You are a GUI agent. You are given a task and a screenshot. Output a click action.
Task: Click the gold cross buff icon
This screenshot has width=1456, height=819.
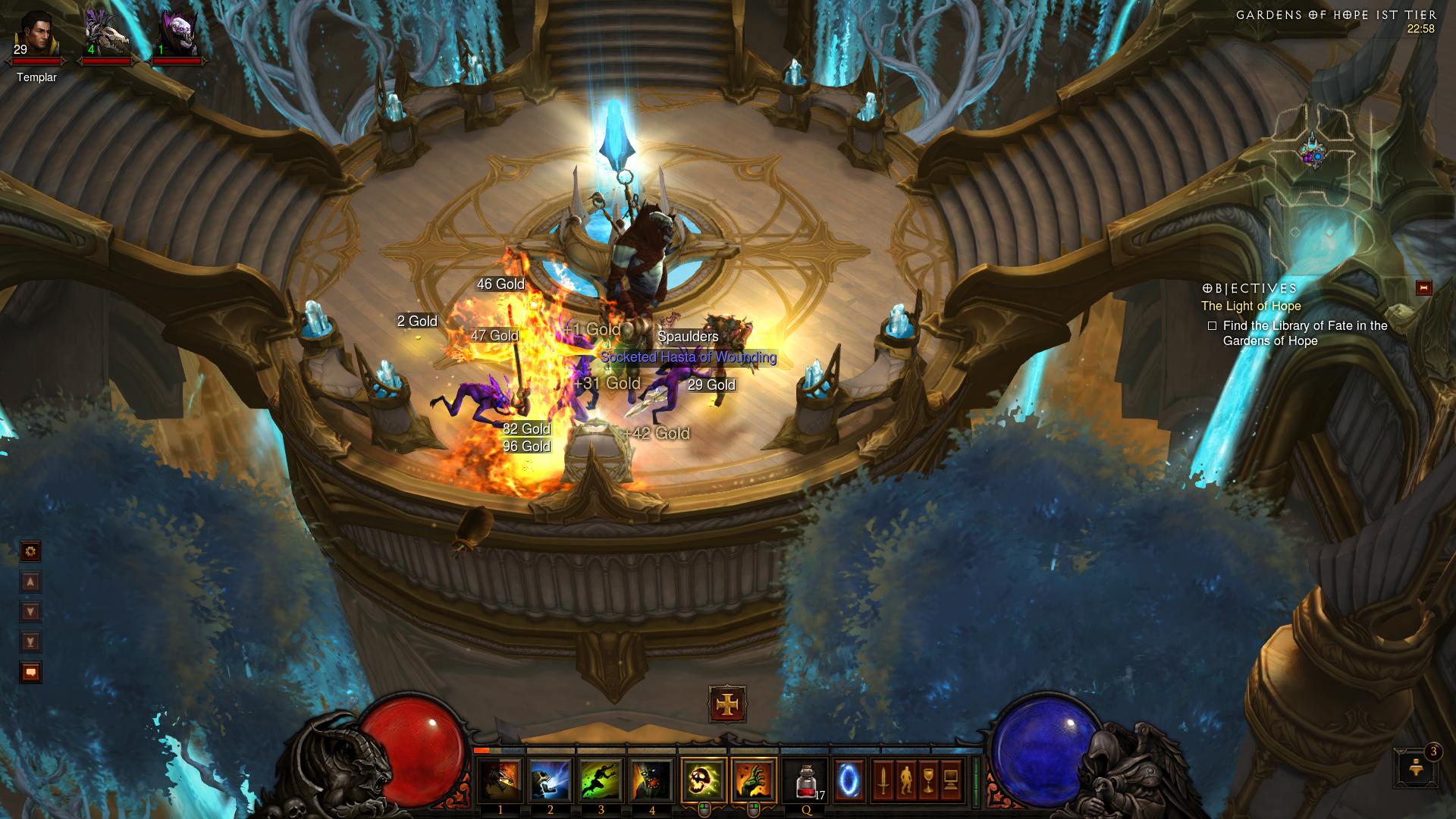(x=727, y=704)
